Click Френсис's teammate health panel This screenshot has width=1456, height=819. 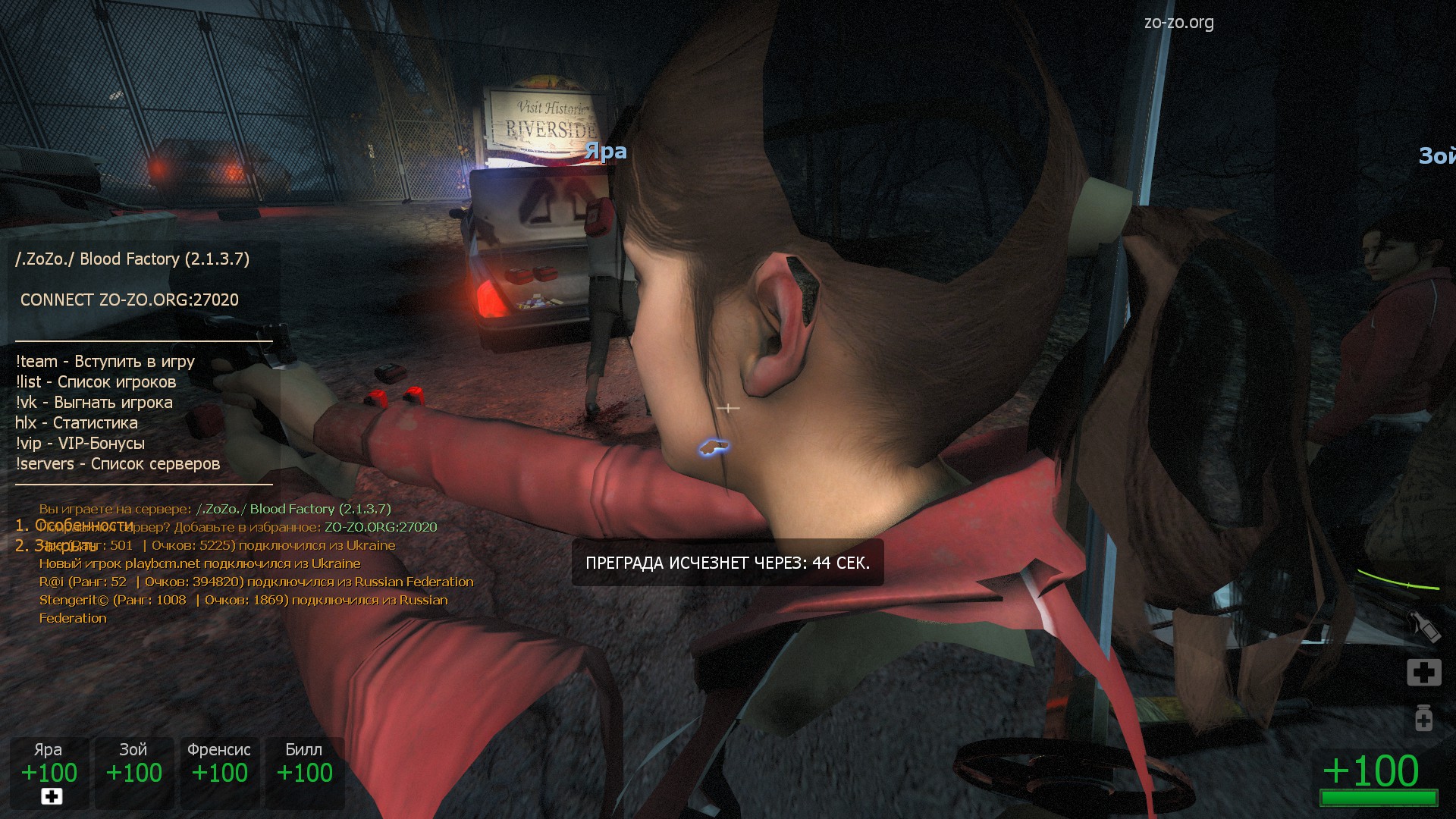point(219,772)
